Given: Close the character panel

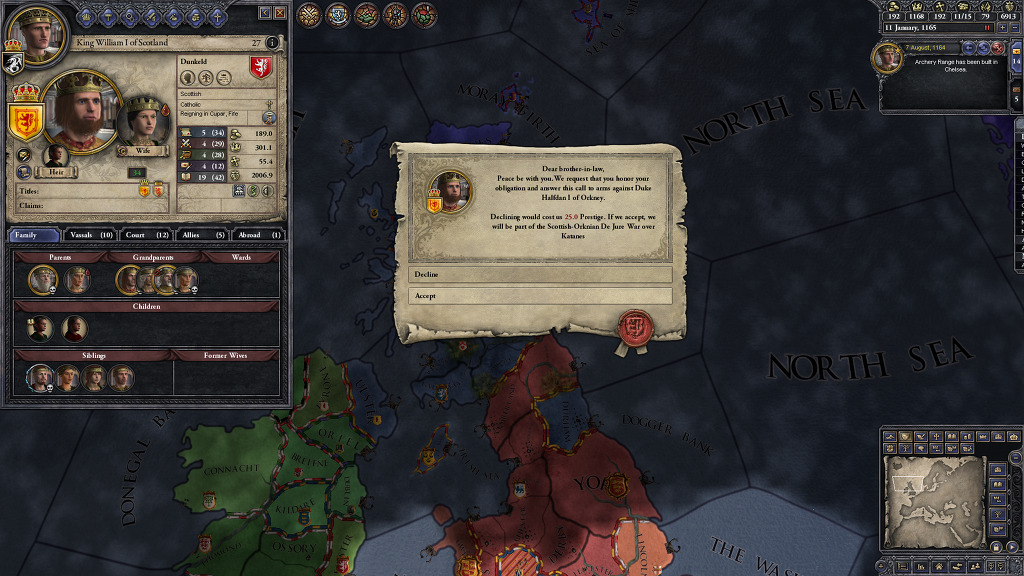Looking at the screenshot, I should 280,12.
